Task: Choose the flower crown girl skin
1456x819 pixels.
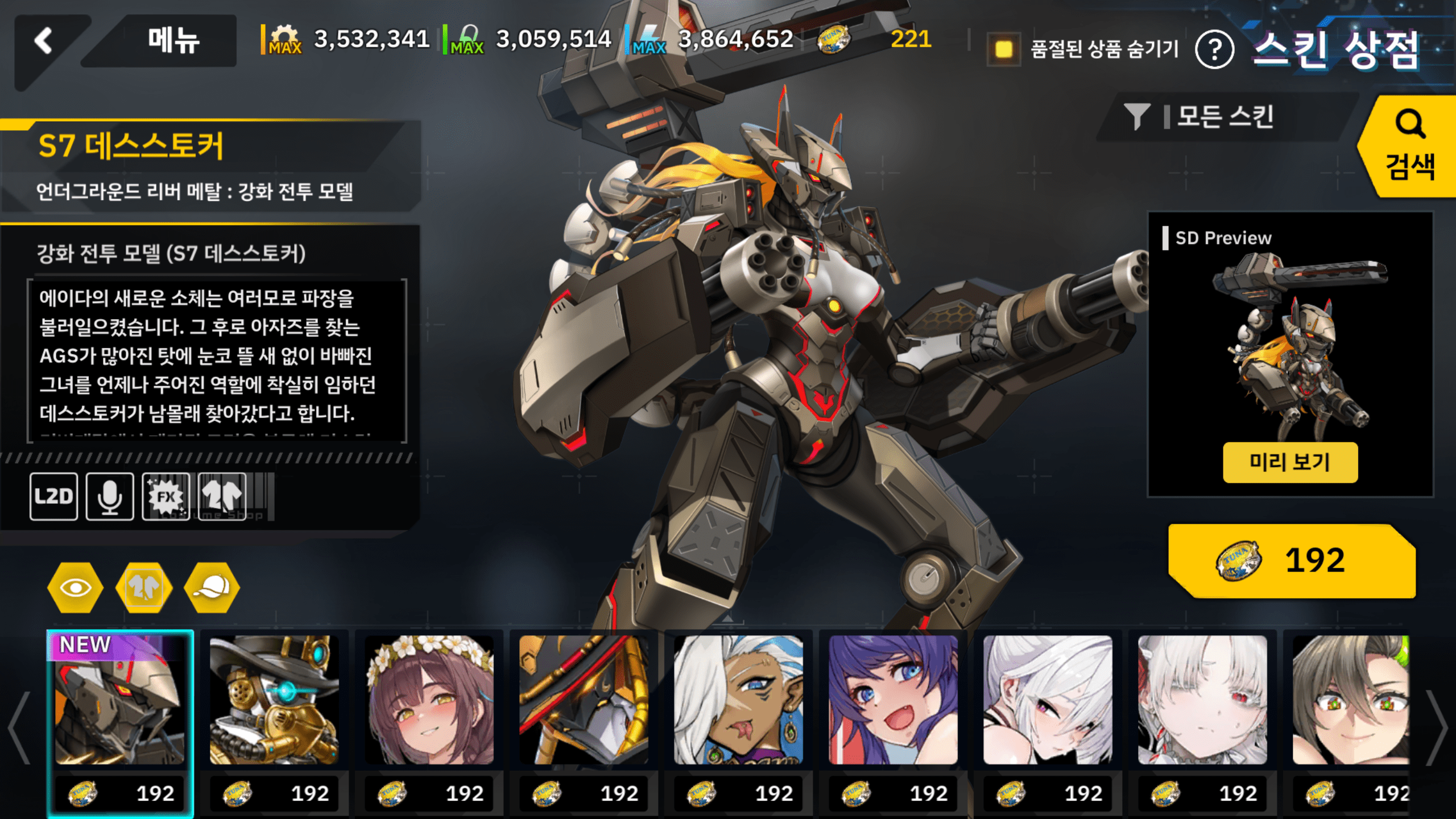Action: [429, 700]
